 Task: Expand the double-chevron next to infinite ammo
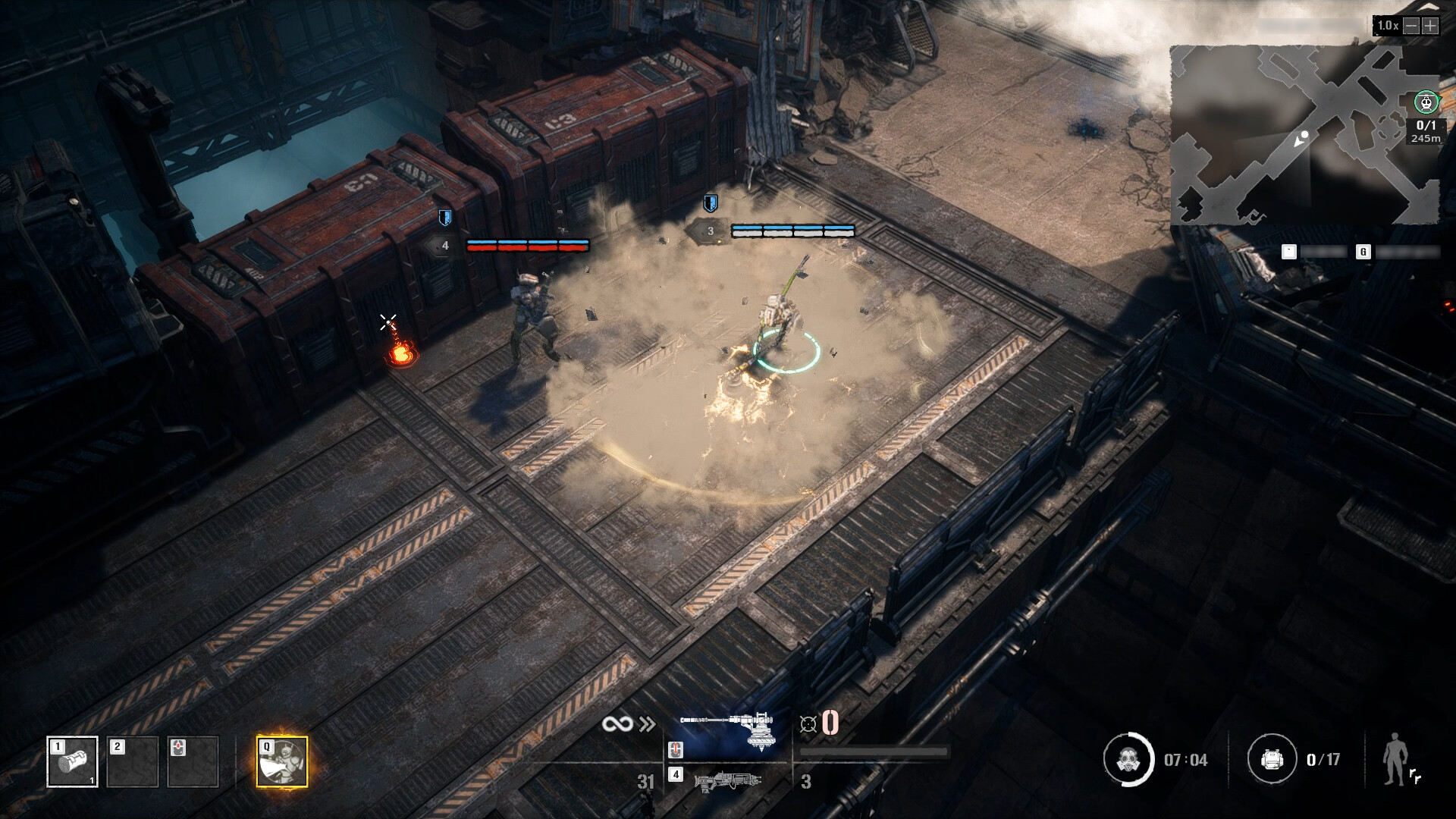tap(646, 724)
